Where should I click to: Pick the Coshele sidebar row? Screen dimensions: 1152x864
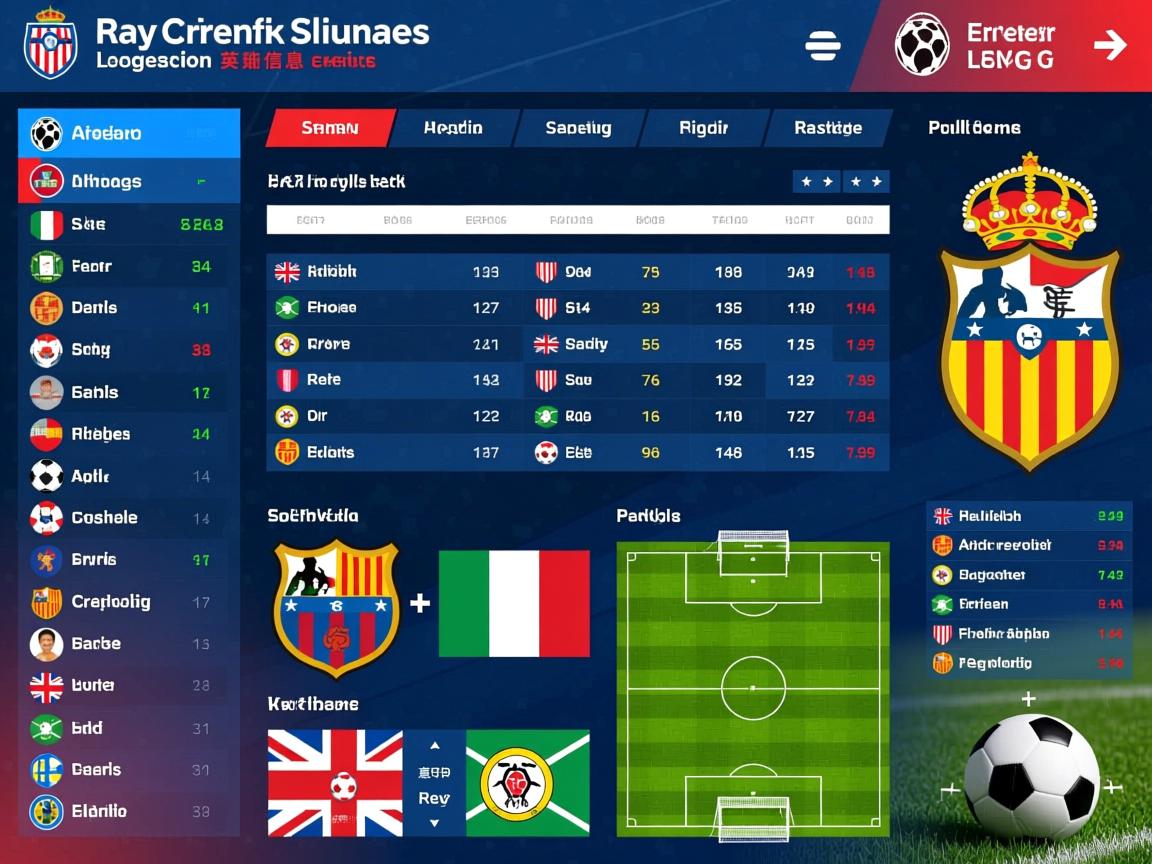pyautogui.click(x=129, y=518)
